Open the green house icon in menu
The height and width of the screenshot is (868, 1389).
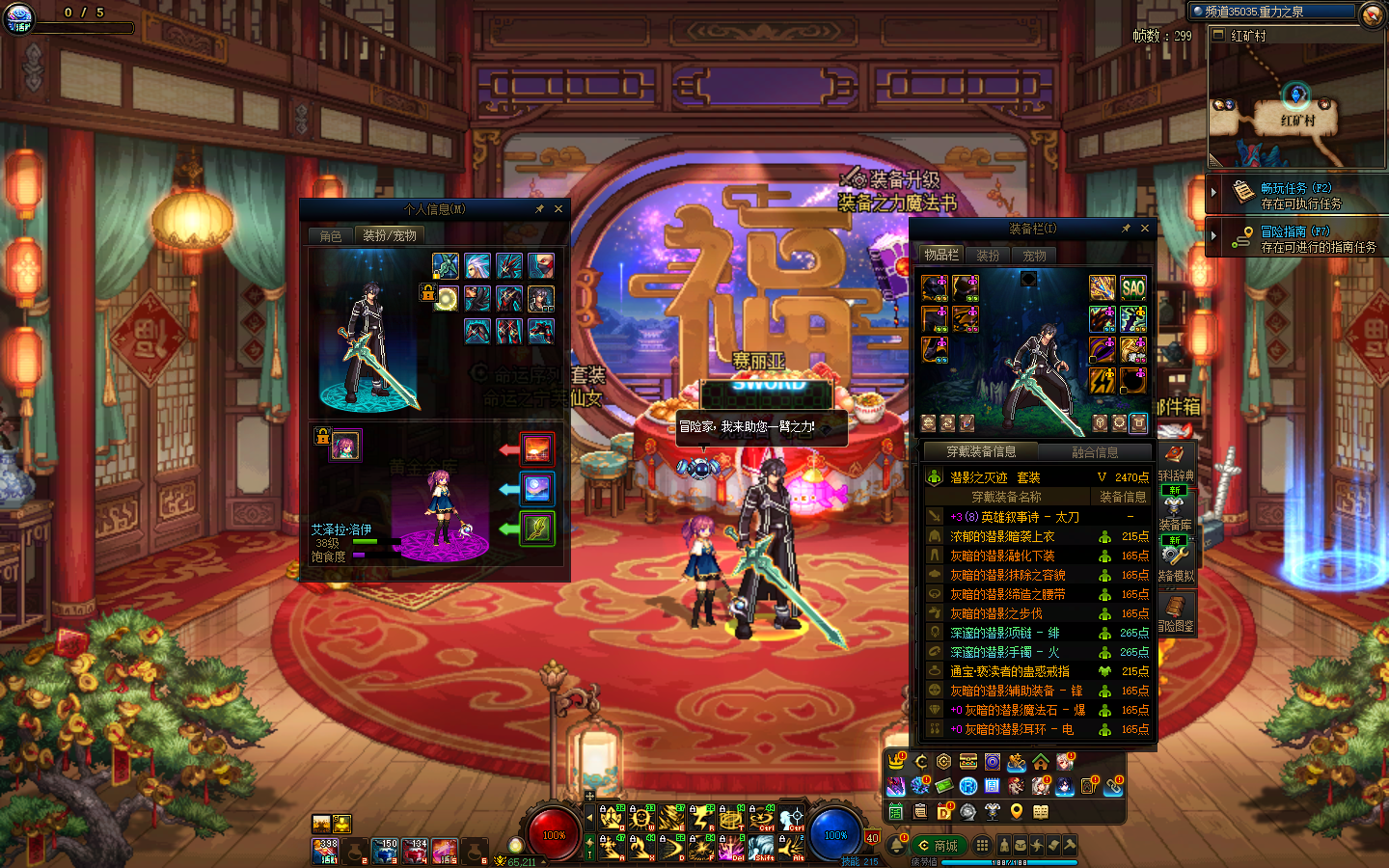click(1041, 763)
